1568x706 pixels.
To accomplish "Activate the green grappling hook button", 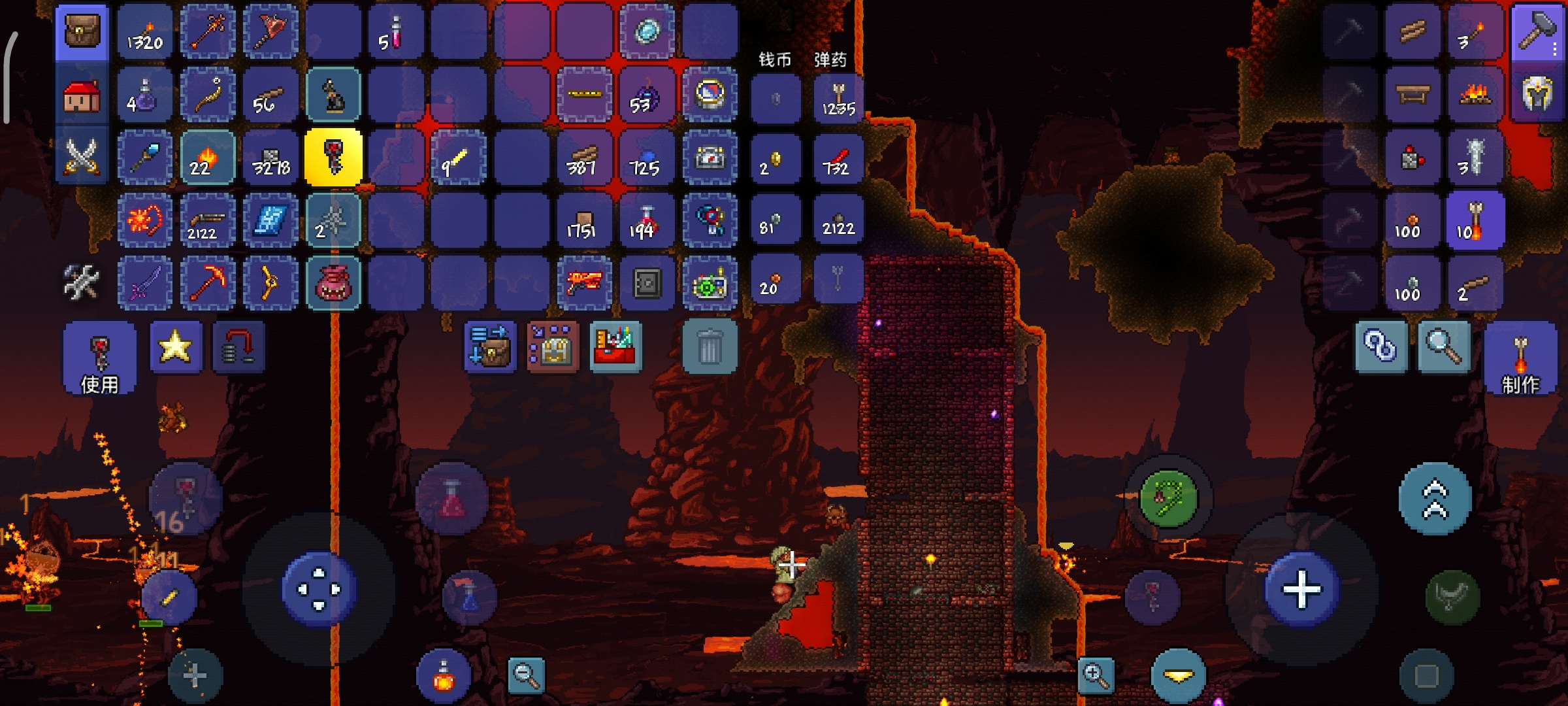I will (x=1168, y=499).
